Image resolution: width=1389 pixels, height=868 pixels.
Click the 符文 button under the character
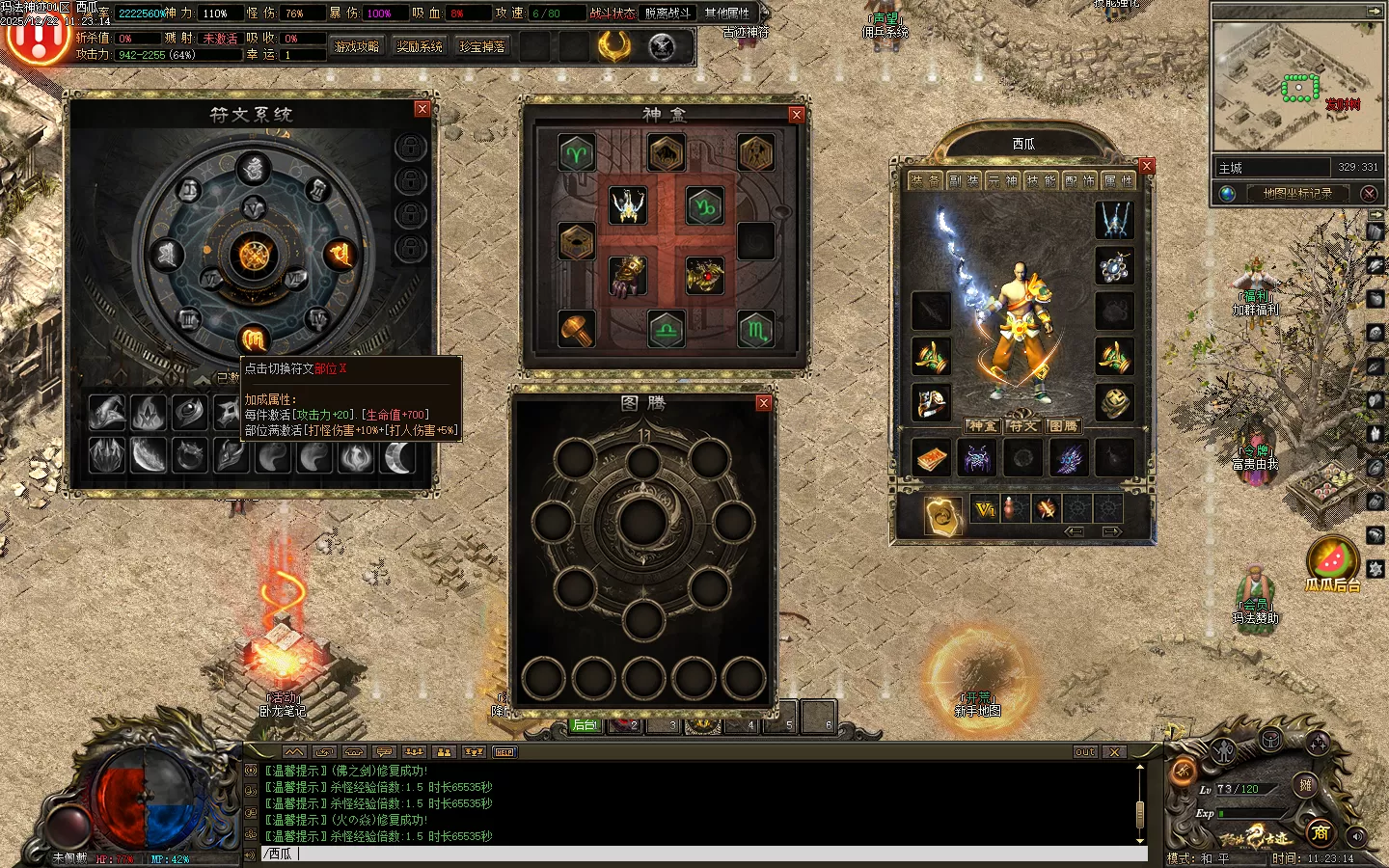tap(1022, 425)
